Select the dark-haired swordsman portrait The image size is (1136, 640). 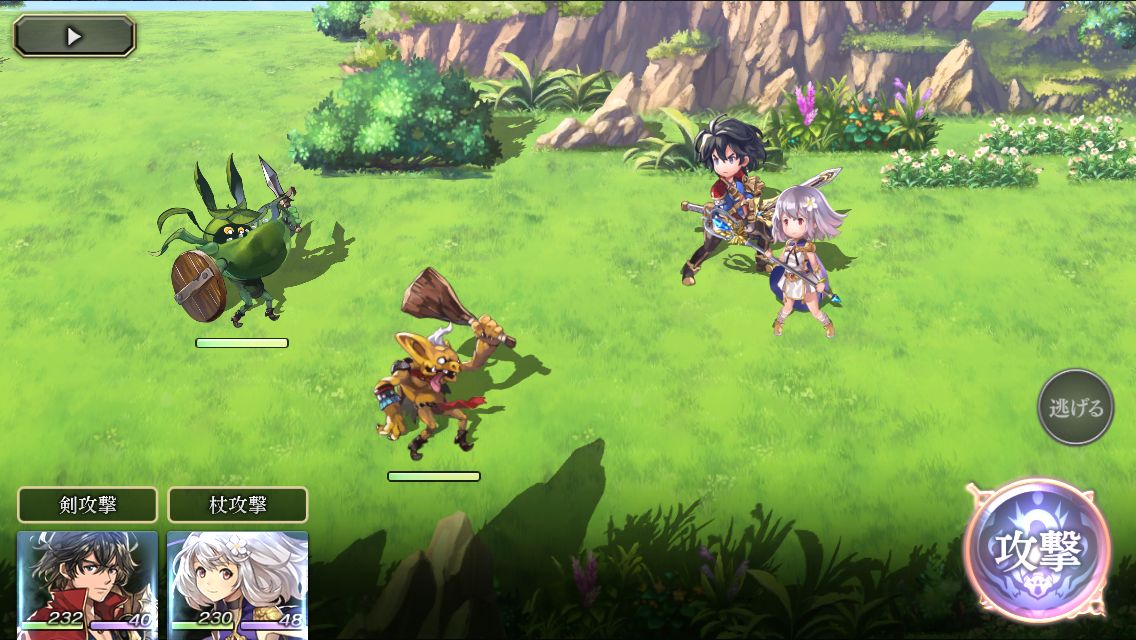pos(87,582)
